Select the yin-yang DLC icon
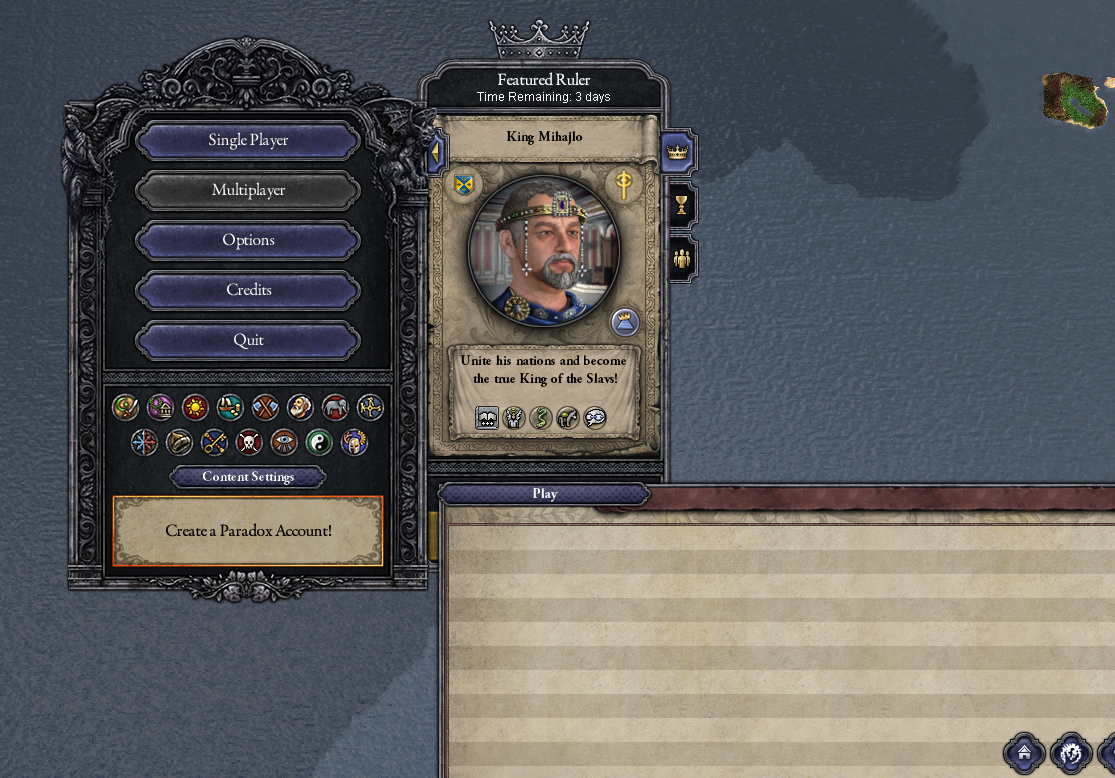 [x=319, y=441]
